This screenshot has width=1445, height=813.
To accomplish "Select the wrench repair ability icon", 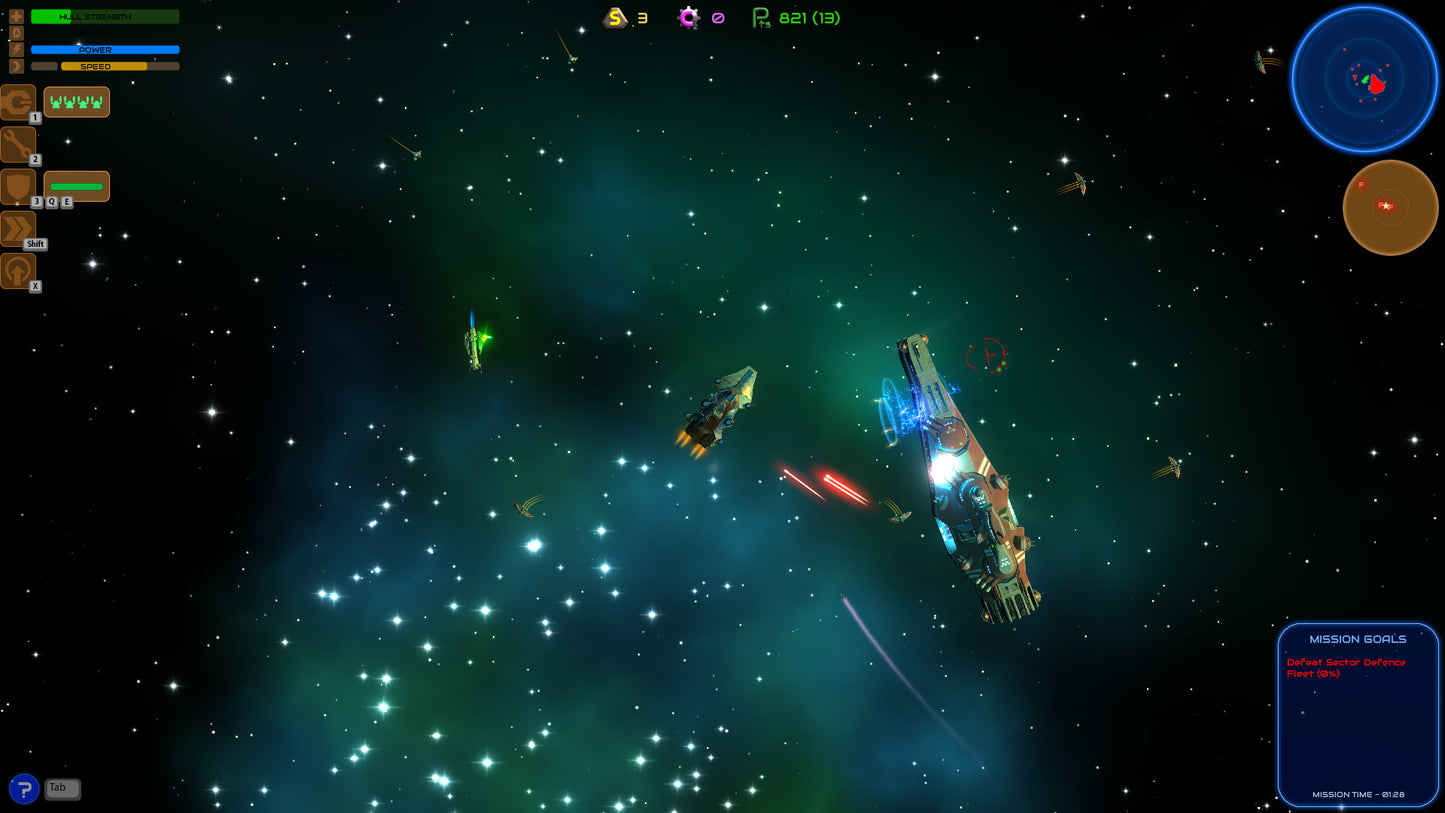I will tap(18, 144).
